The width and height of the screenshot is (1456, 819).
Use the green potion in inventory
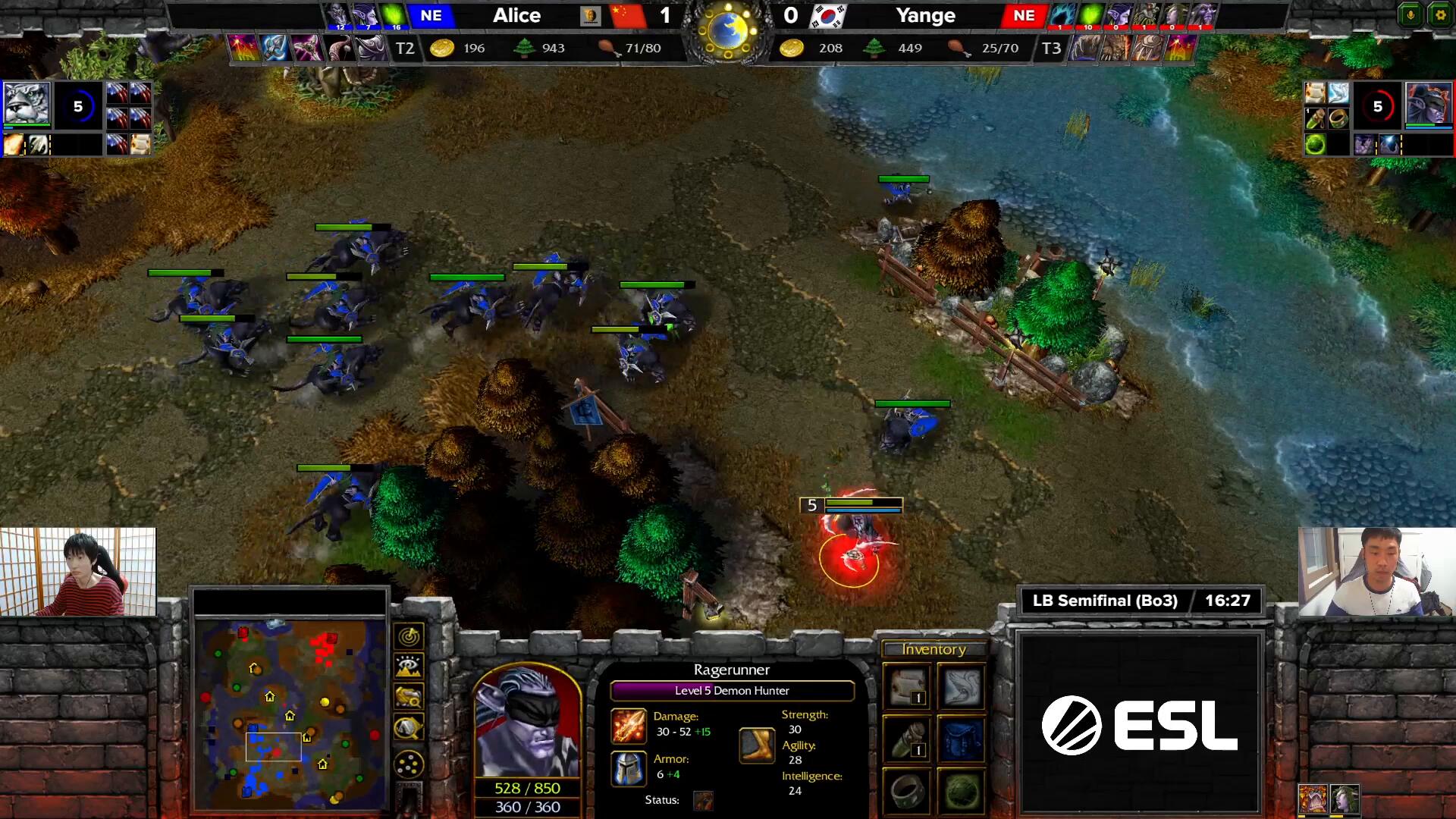(908, 739)
